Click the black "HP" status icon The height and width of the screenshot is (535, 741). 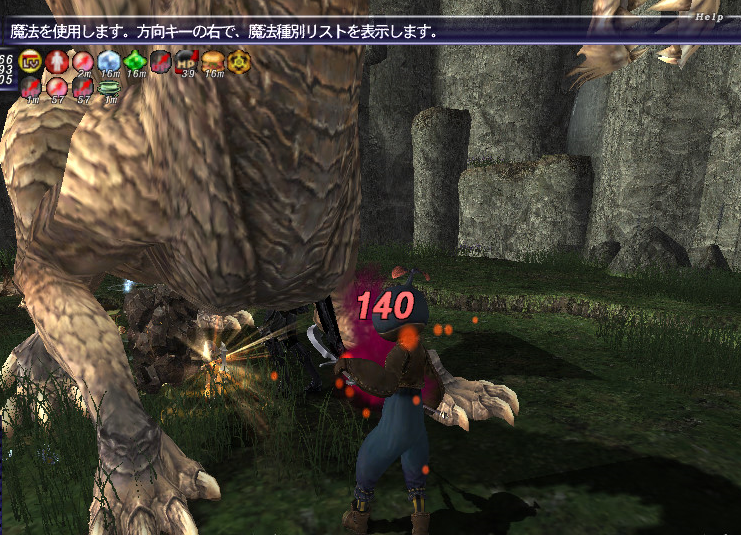(x=187, y=62)
